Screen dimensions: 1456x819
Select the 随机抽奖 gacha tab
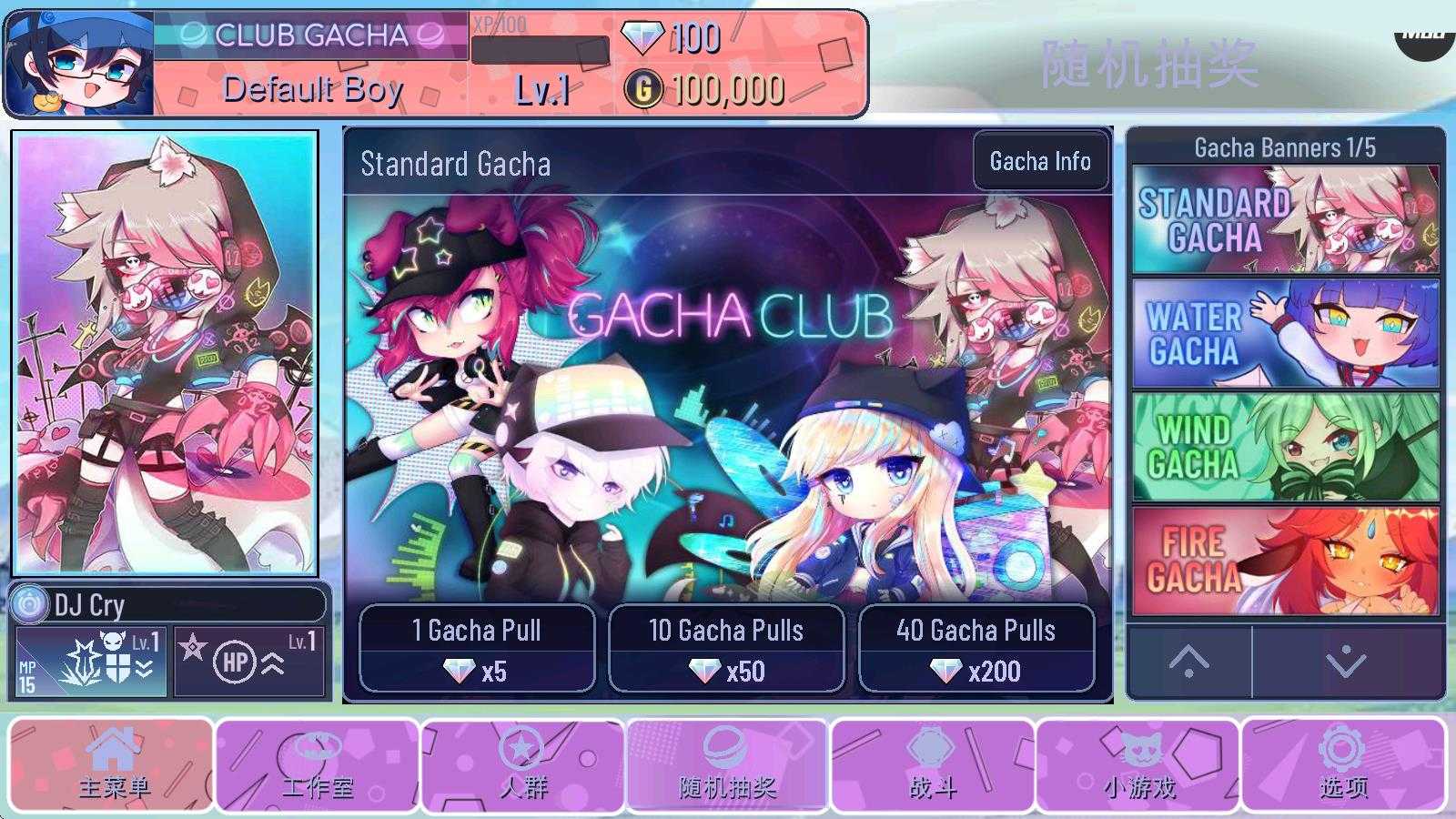(727, 764)
